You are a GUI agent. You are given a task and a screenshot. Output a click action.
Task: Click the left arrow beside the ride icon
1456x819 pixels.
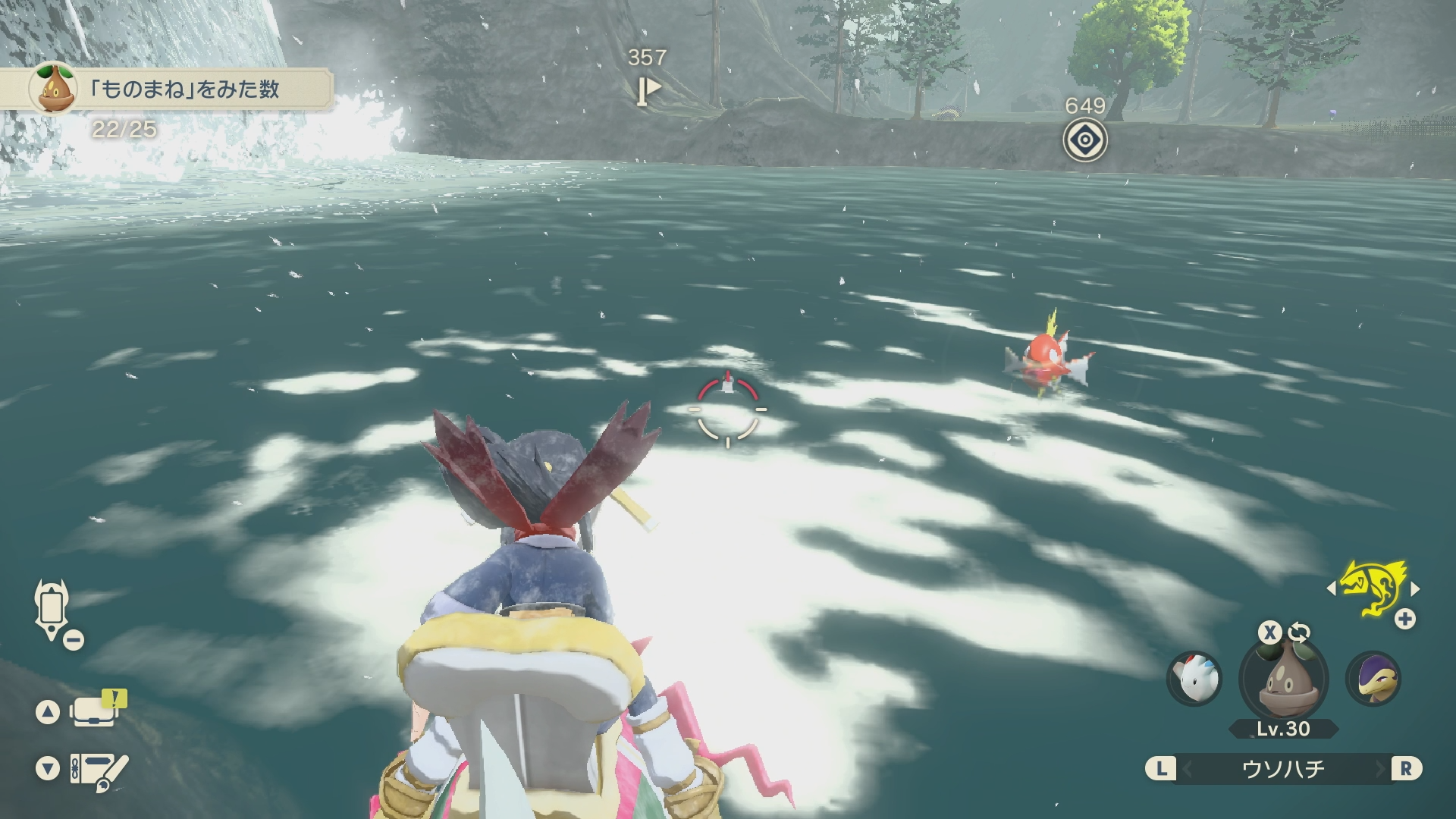pos(1331,588)
